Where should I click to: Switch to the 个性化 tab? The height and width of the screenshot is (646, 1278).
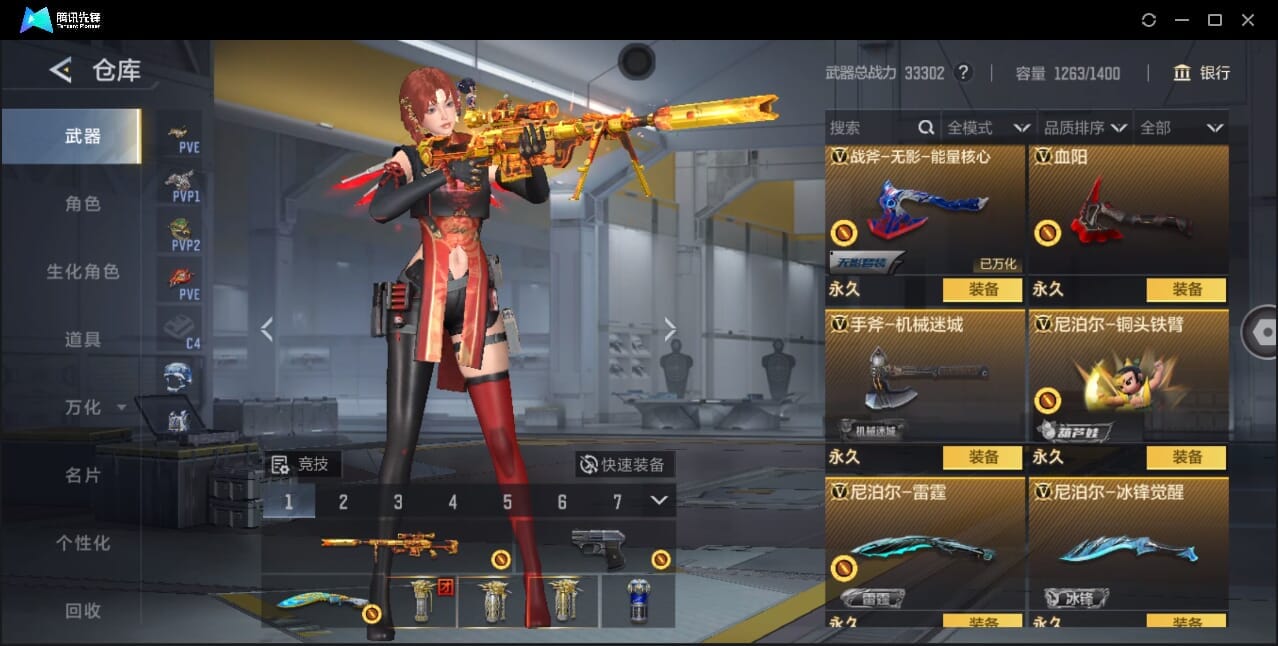coord(83,543)
